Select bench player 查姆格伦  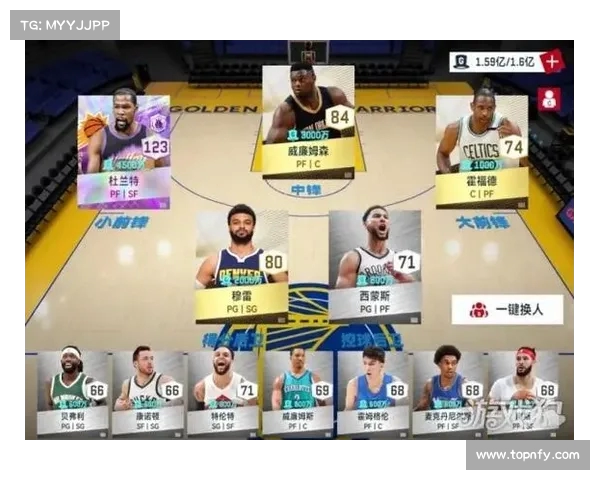pyautogui.click(x=373, y=392)
